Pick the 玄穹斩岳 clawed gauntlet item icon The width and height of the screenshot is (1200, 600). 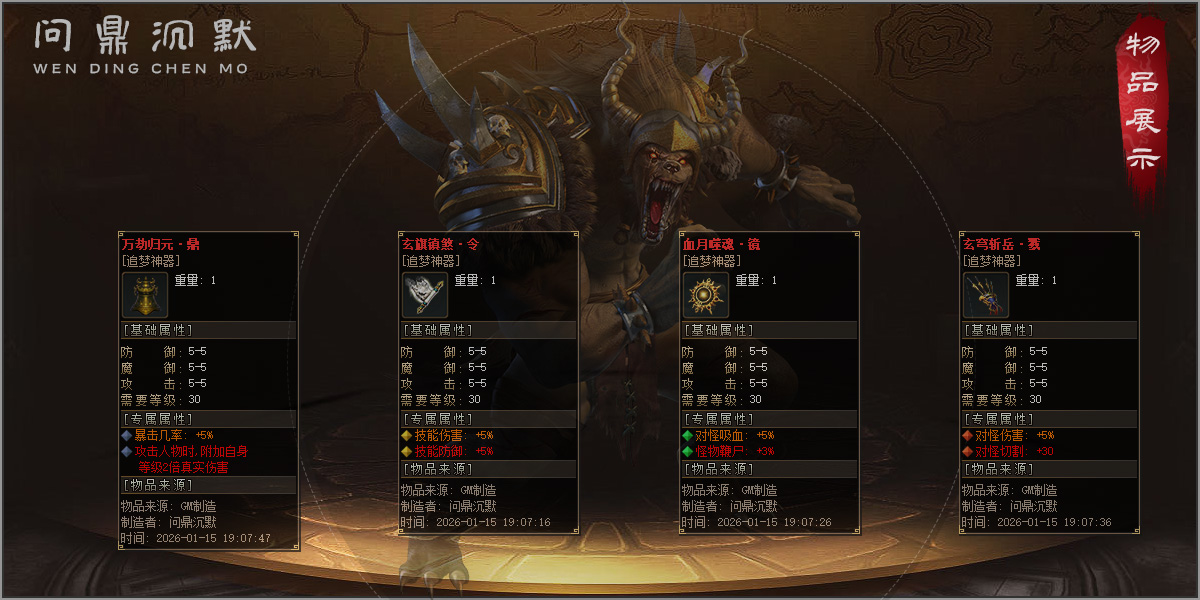pos(985,295)
